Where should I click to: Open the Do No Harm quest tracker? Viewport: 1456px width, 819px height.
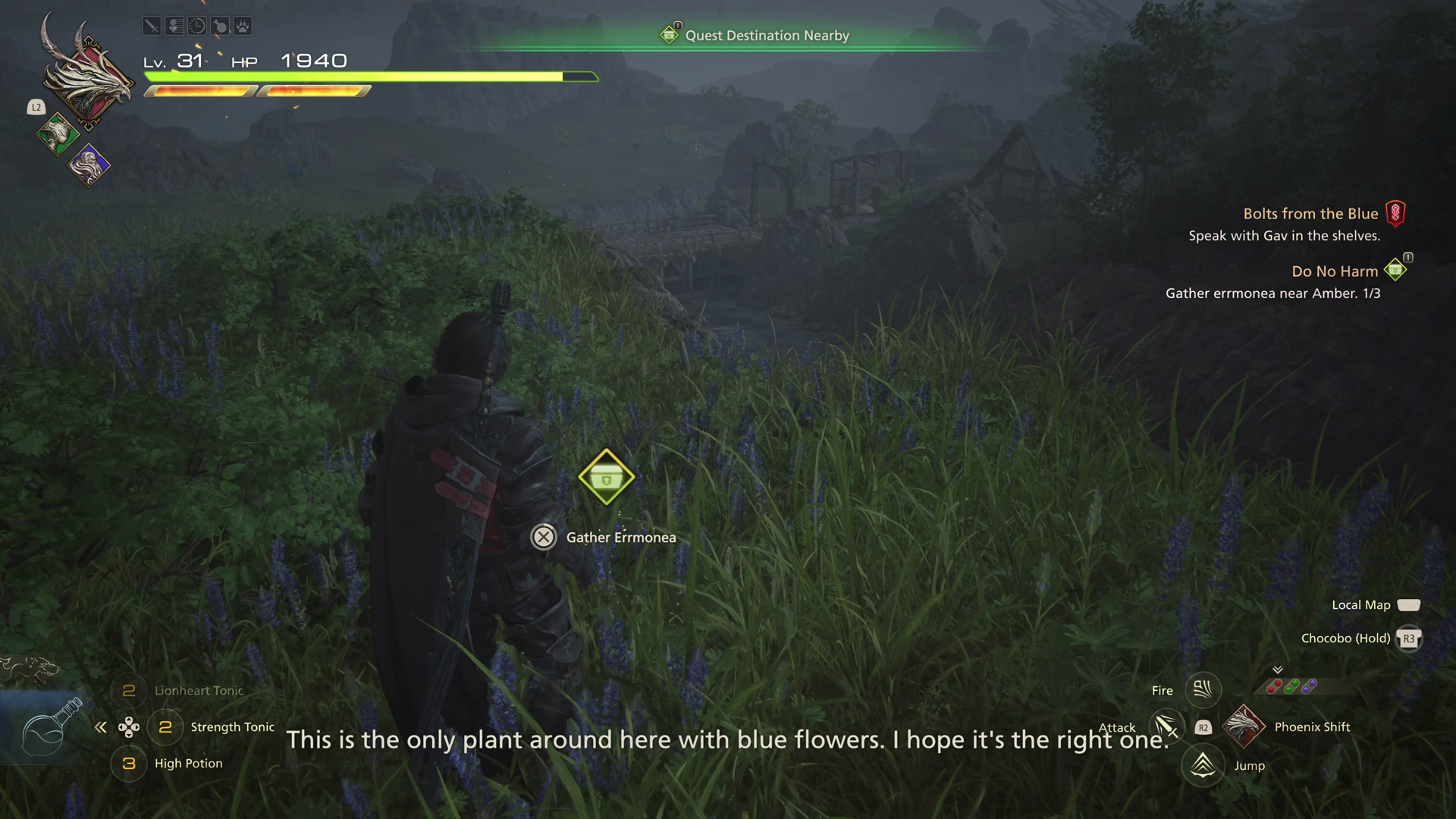click(1335, 271)
